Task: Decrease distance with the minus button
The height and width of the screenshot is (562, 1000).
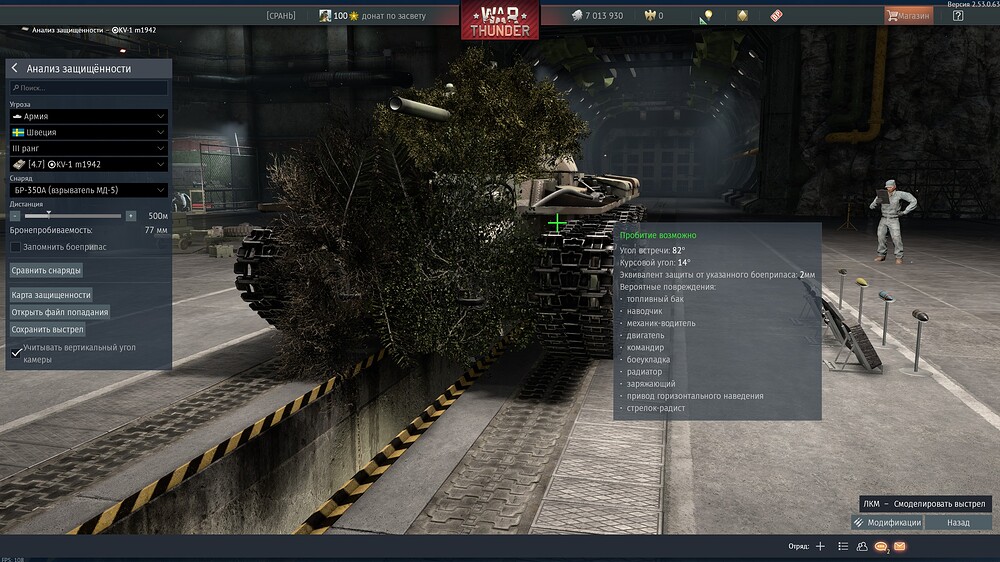Action: point(15,216)
